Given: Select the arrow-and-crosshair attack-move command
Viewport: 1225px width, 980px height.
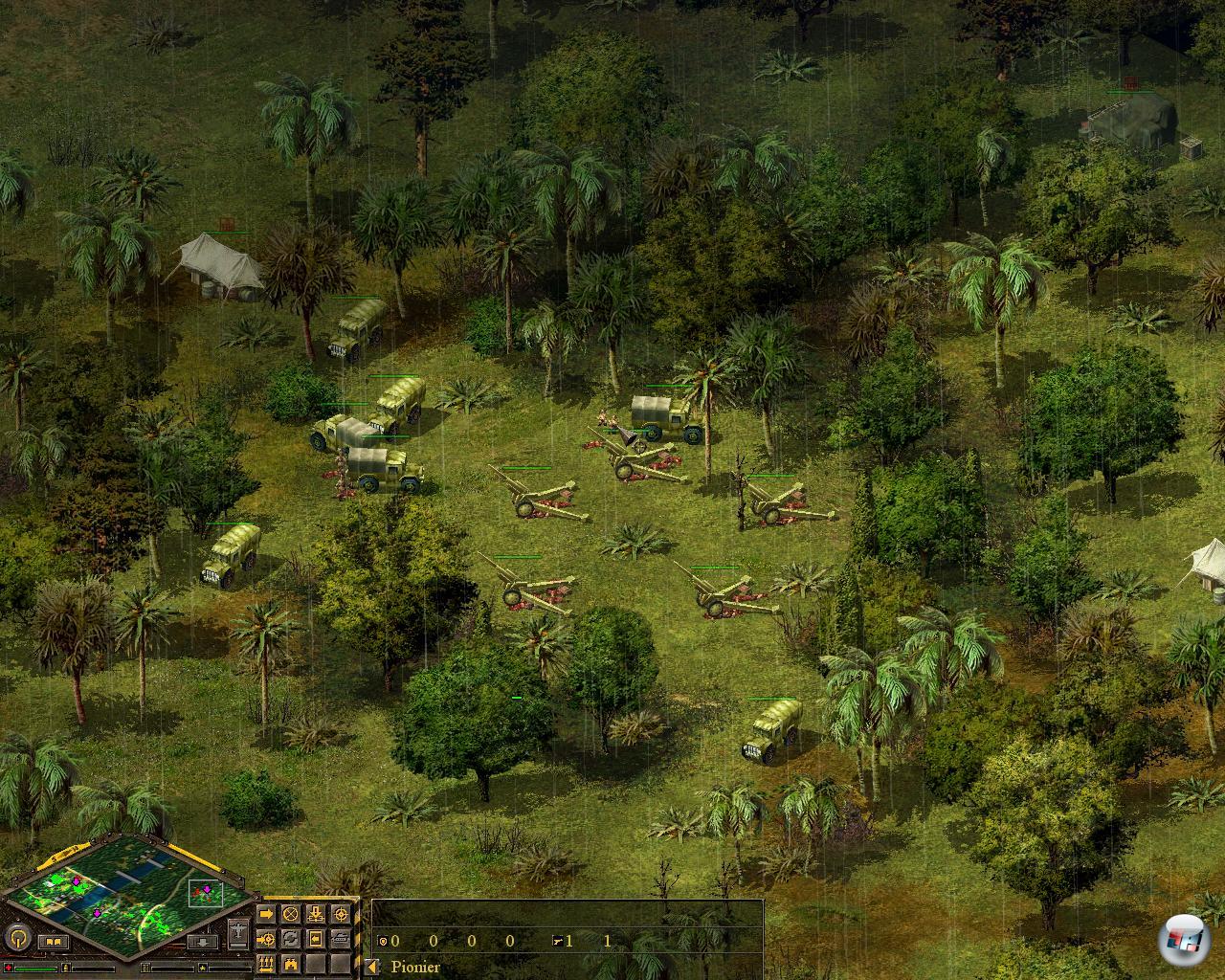Looking at the screenshot, I should pos(267,939).
